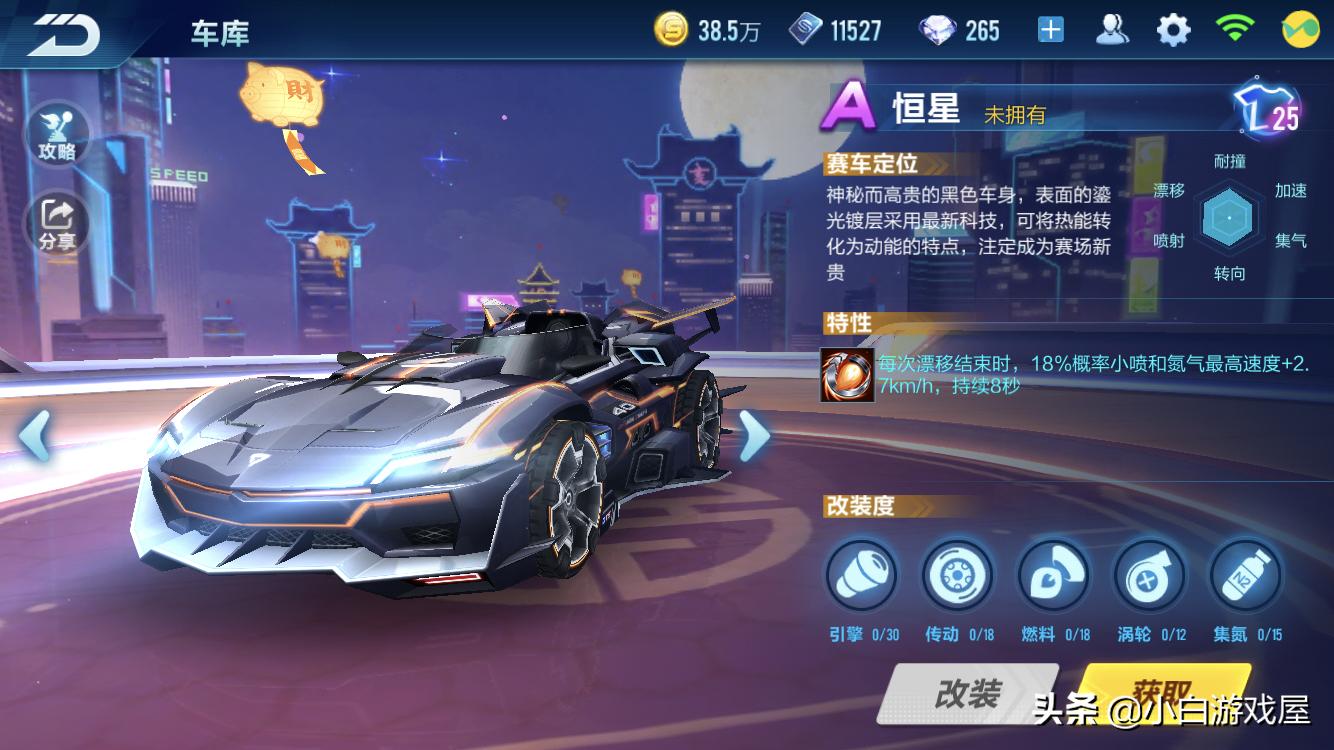Tap the blue plus button to add diamonds
The image size is (1334, 750).
[x=1048, y=30]
